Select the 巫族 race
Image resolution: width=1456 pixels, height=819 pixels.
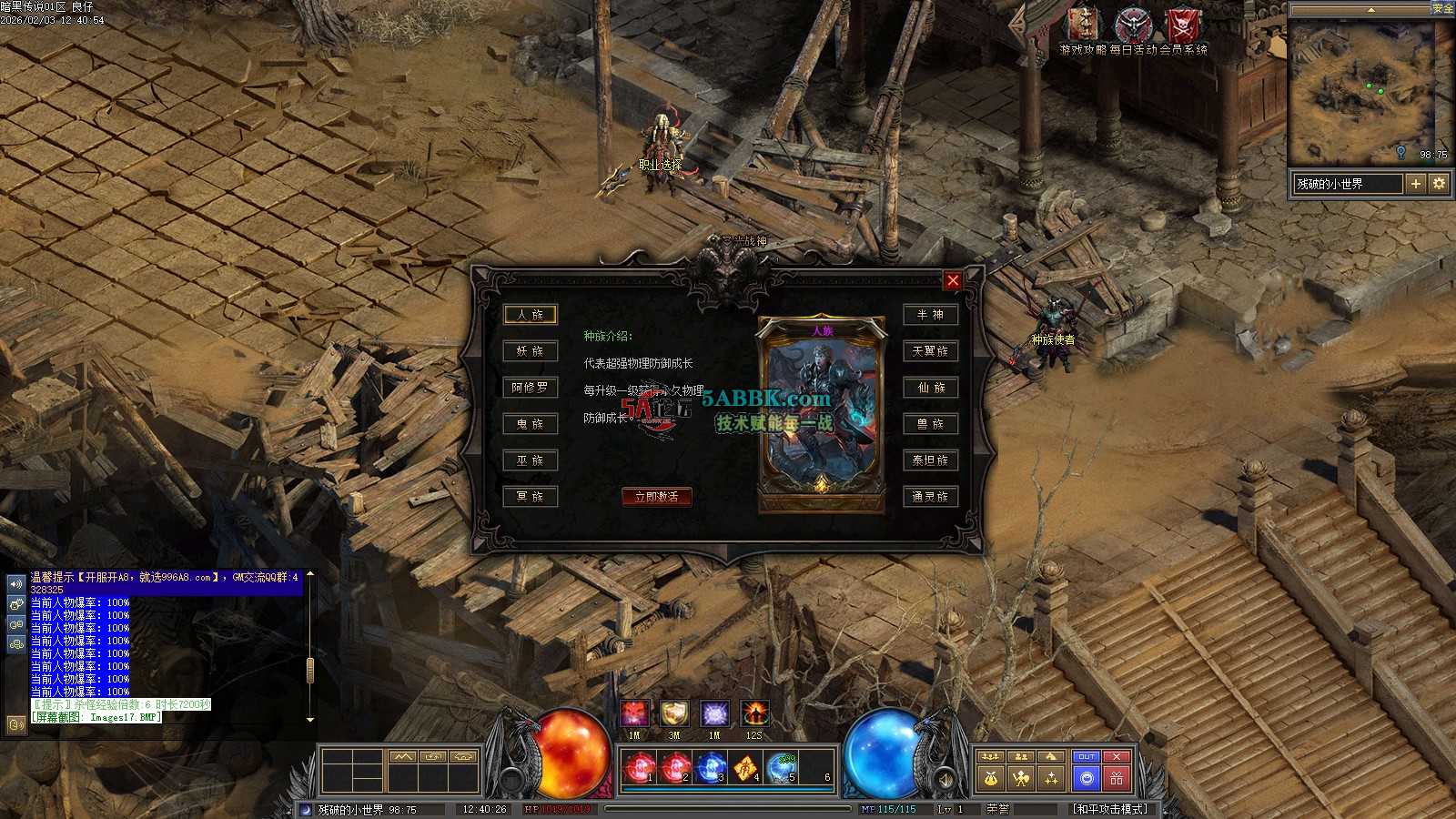point(530,460)
